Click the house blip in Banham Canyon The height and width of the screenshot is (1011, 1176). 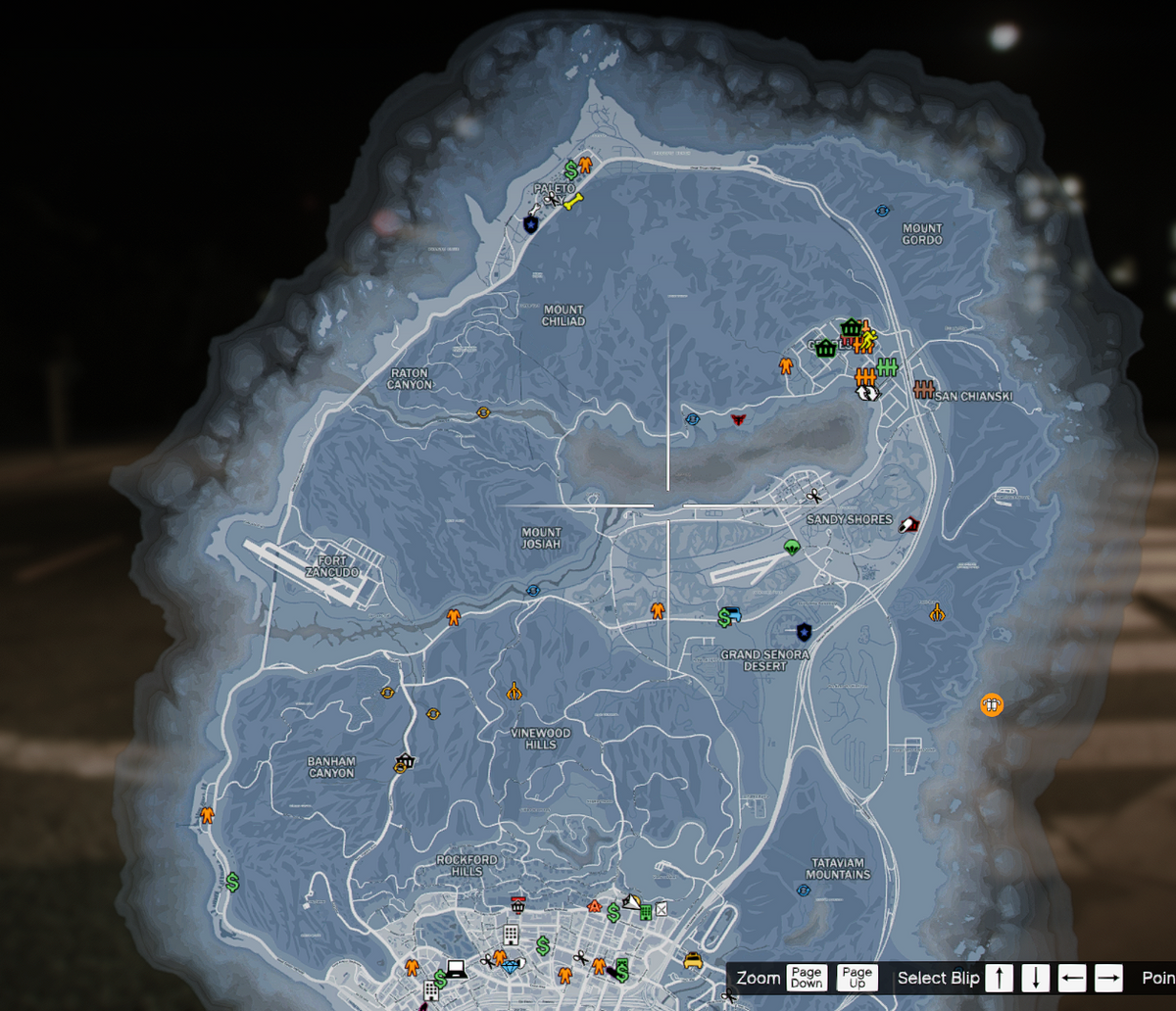404,761
